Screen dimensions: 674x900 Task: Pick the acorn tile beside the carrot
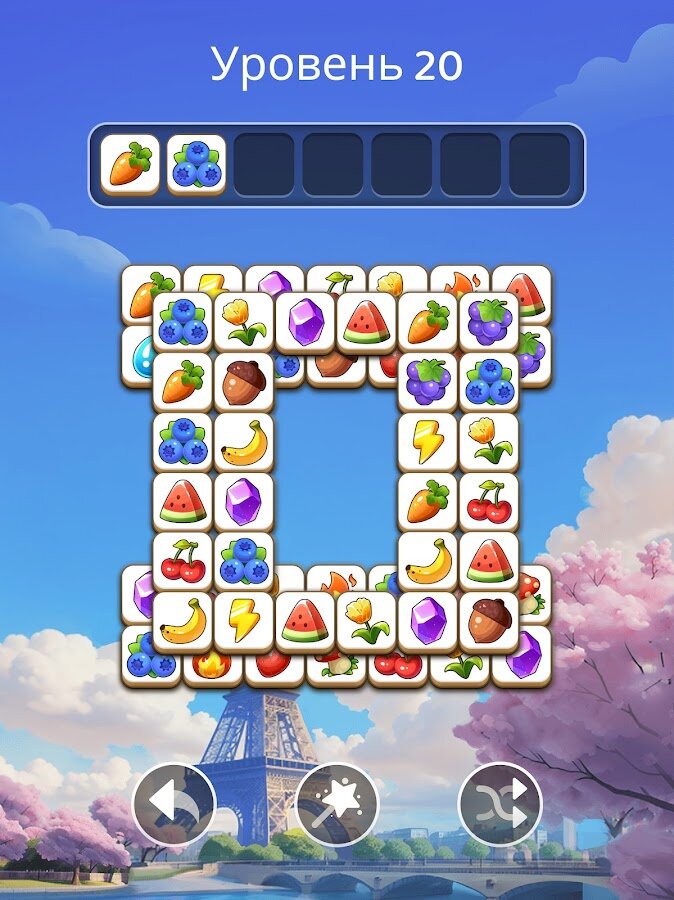pos(243,382)
